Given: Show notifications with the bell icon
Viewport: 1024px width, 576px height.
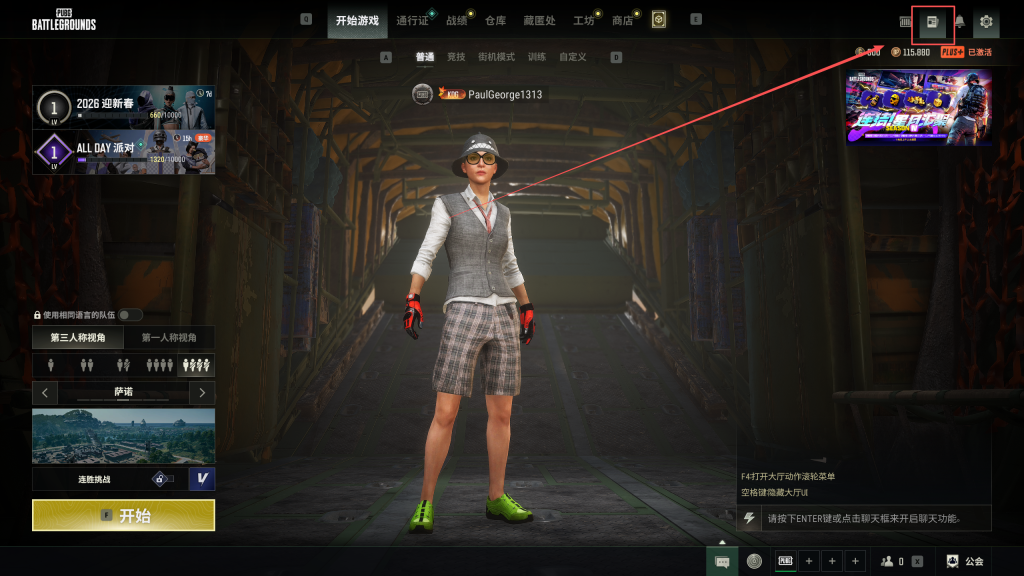Looking at the screenshot, I should [959, 21].
